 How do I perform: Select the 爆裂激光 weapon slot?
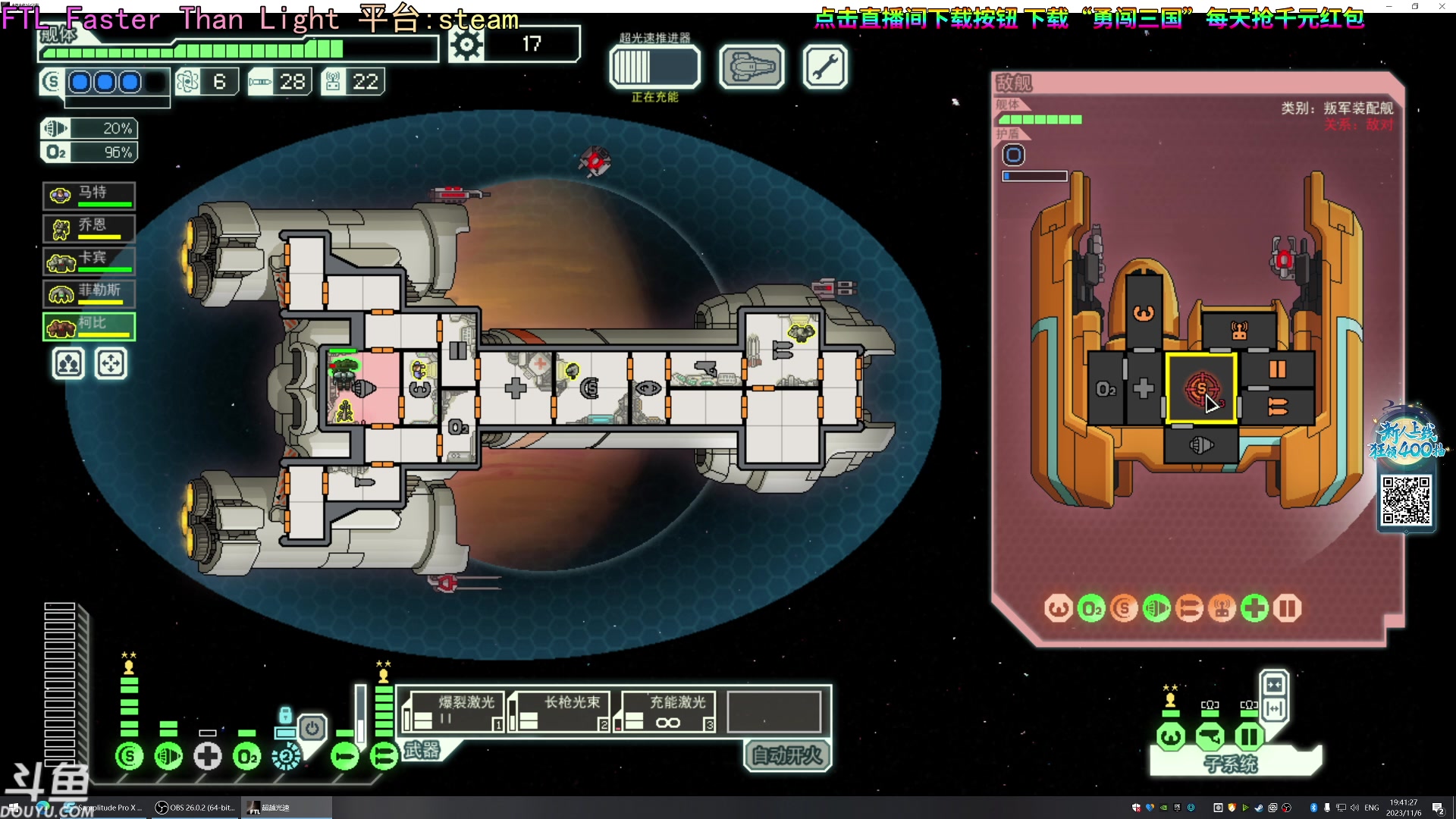[453, 712]
